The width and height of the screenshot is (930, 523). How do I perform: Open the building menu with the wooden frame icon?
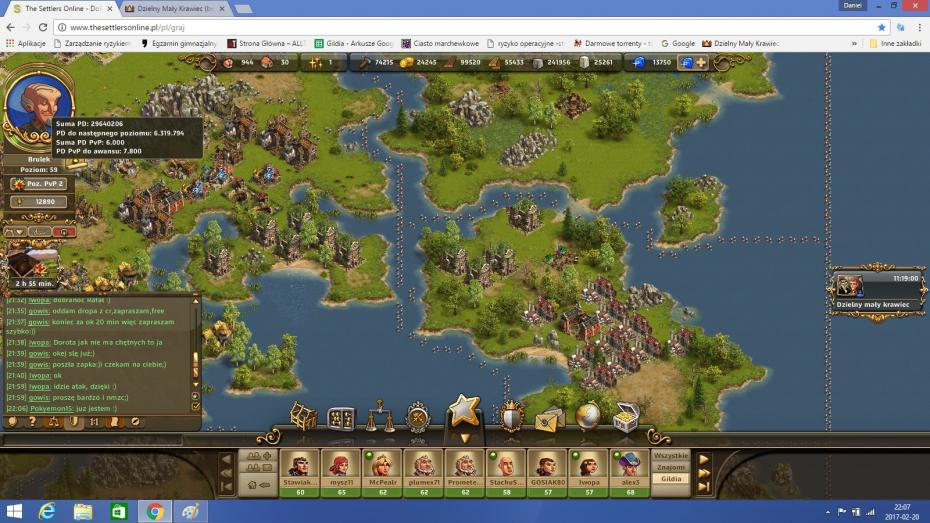304,416
